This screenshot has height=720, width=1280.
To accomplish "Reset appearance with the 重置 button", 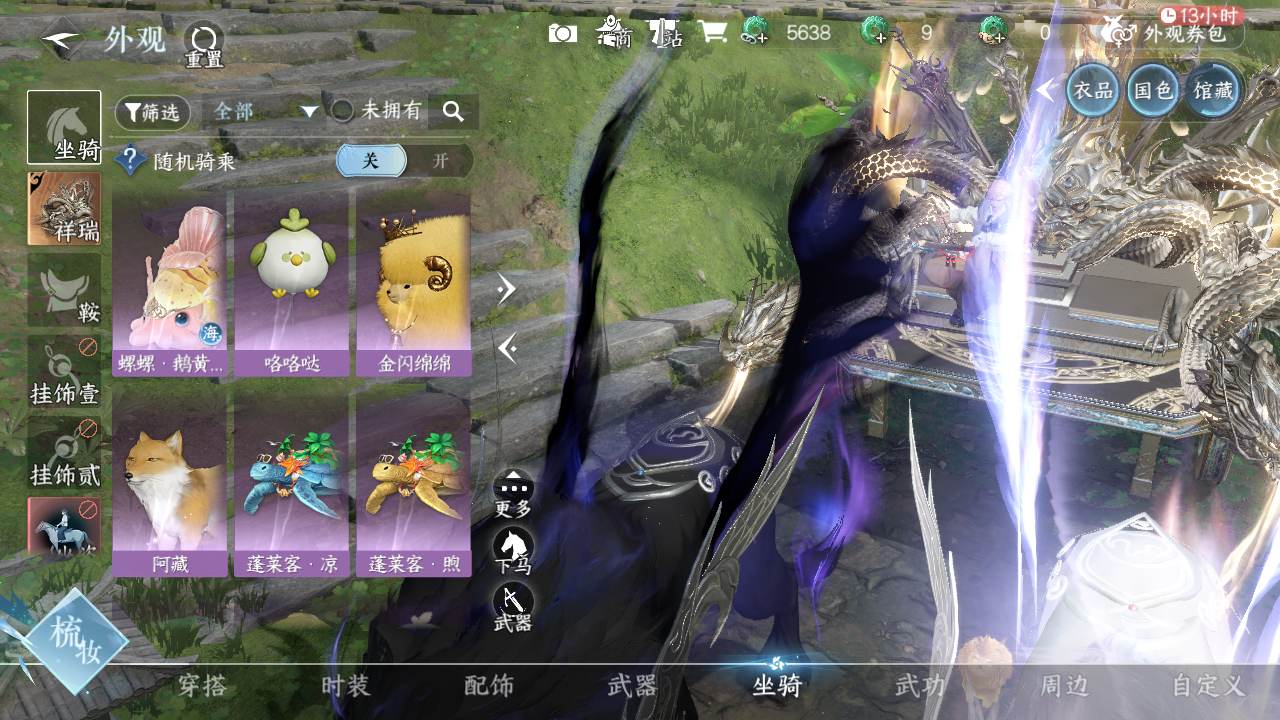I will coord(204,44).
